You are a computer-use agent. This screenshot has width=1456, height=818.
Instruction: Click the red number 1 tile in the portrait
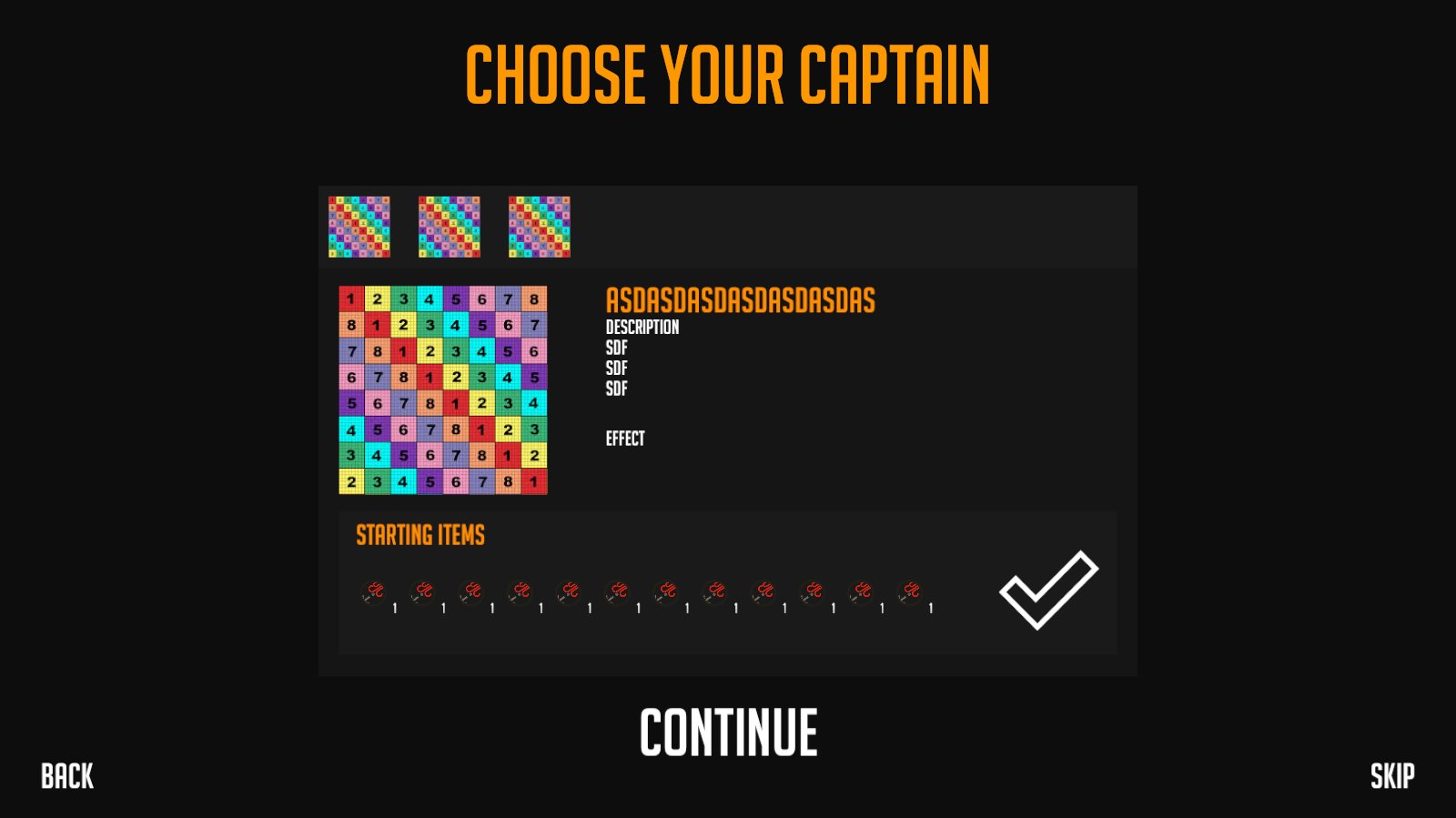[351, 297]
